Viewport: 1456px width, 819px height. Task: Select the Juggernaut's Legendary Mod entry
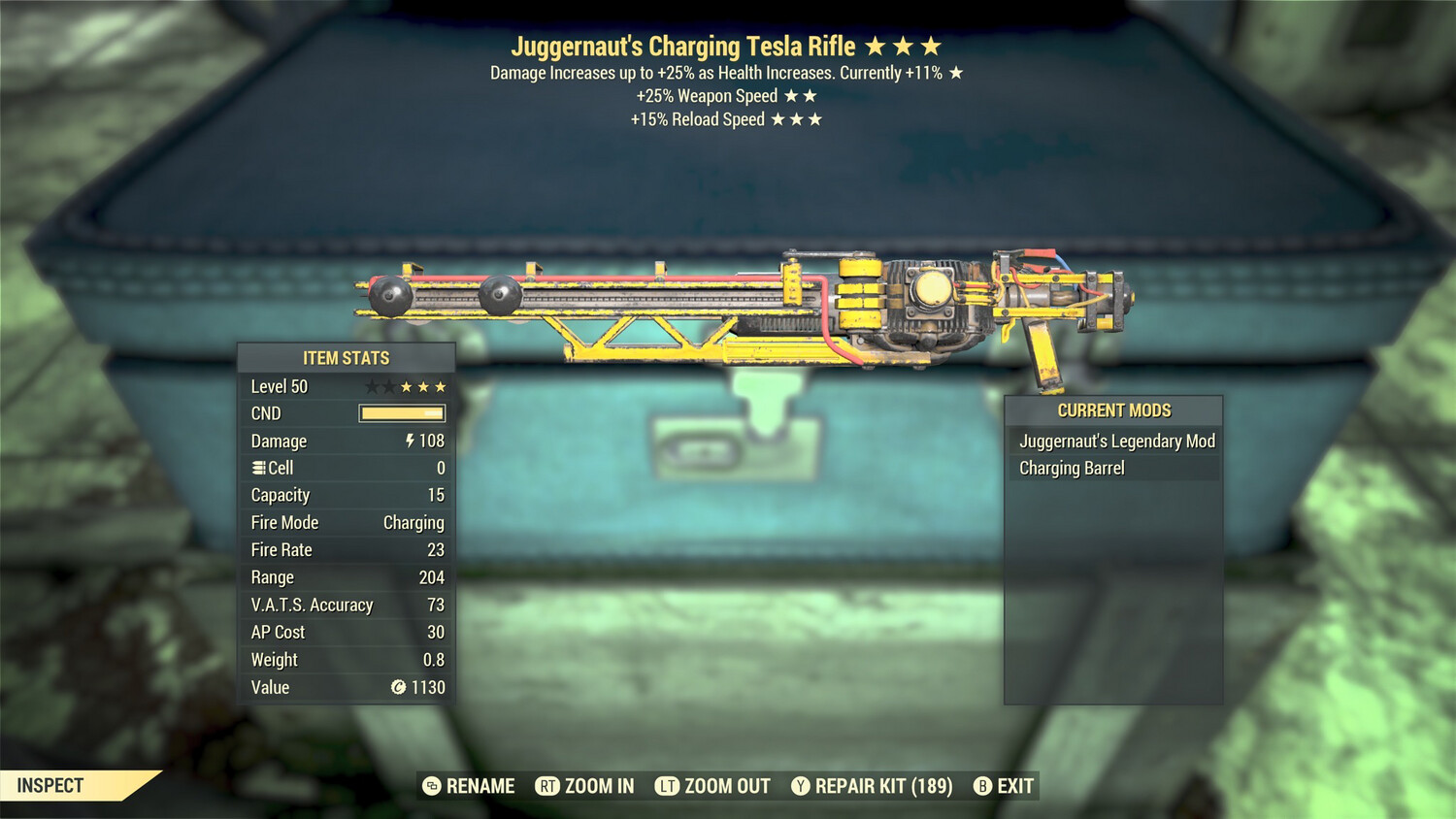[x=1114, y=441]
